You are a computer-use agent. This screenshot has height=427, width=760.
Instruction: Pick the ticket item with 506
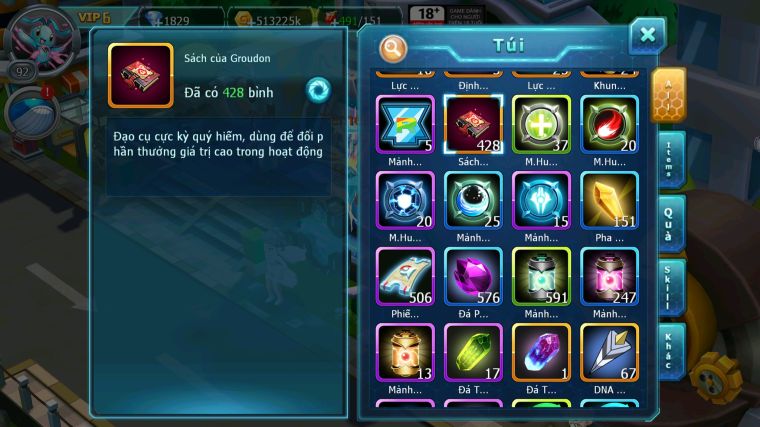click(405, 277)
